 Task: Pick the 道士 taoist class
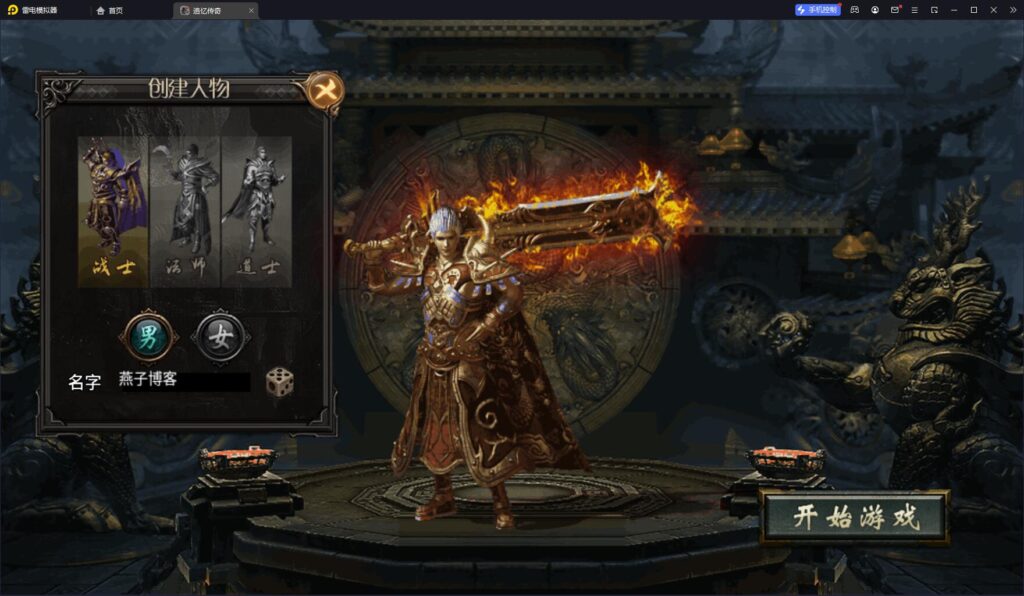(x=256, y=211)
